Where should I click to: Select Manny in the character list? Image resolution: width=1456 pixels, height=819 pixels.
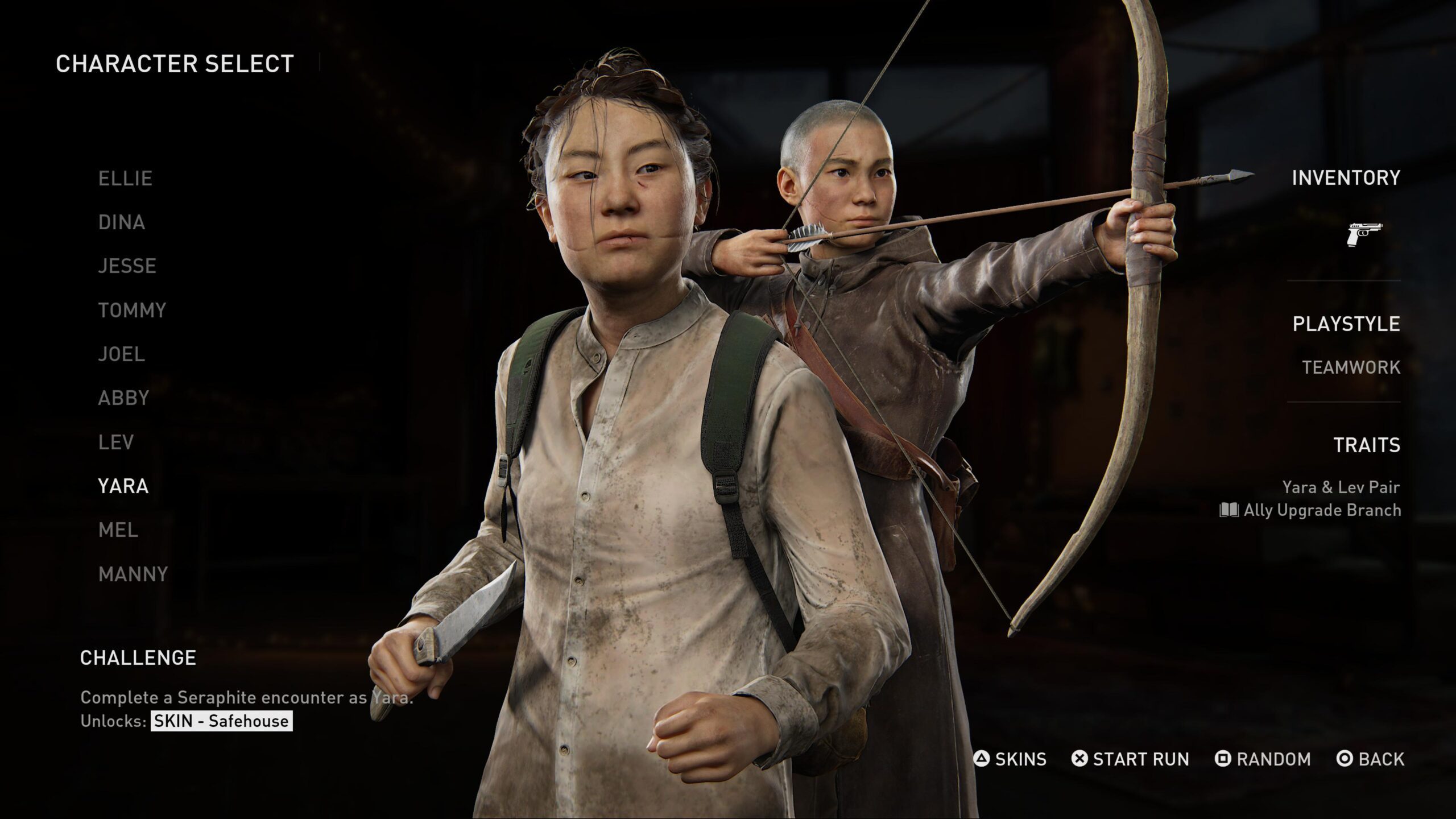pyautogui.click(x=133, y=574)
